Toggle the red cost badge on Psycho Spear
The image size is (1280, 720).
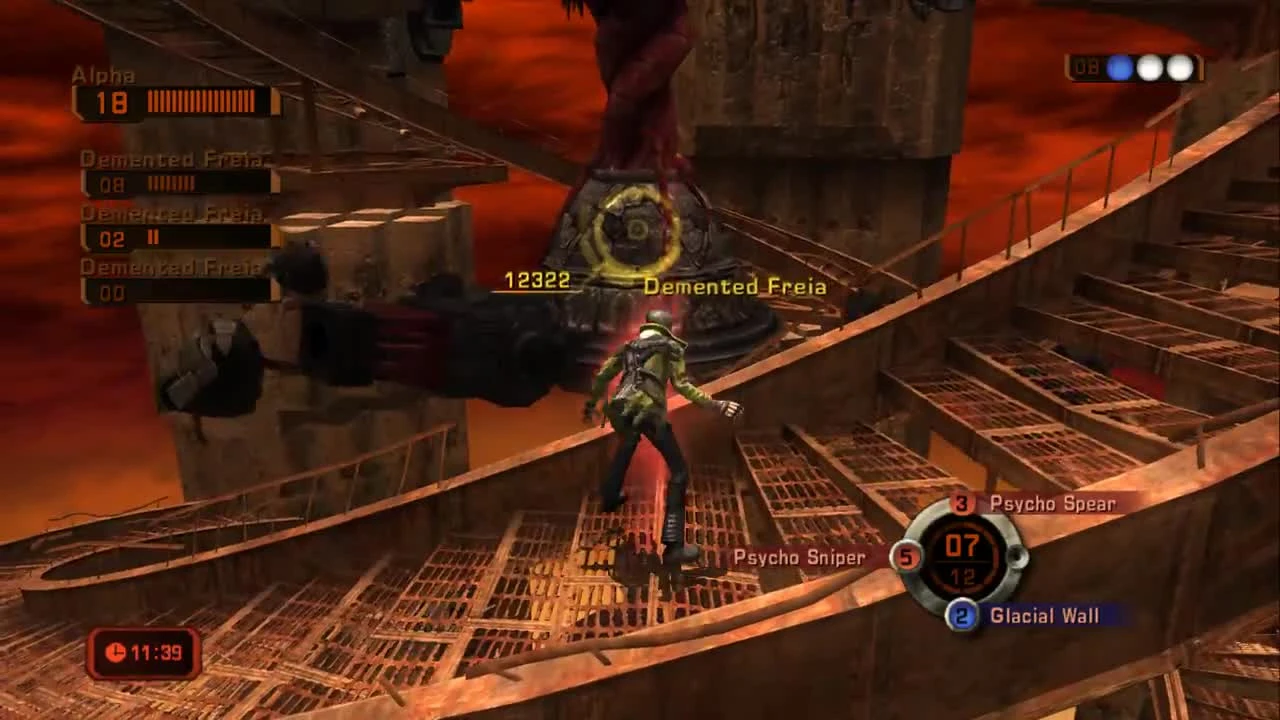(x=963, y=504)
